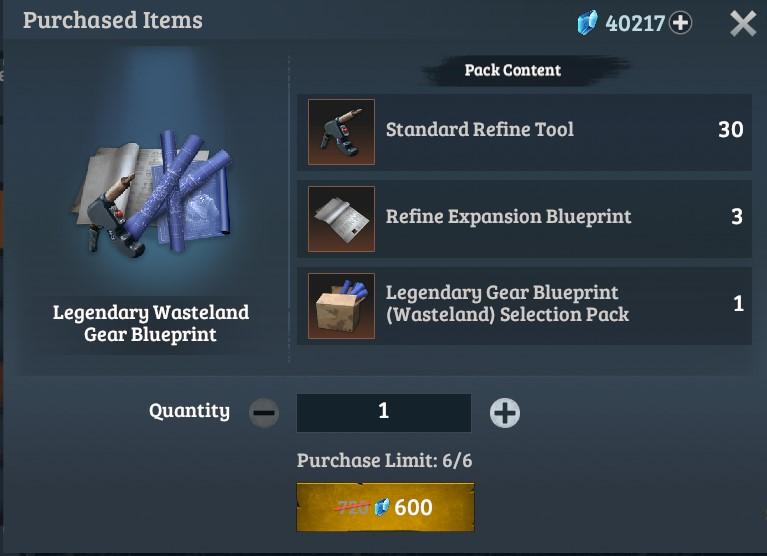
Task: Click the quantity input field
Action: tap(384, 412)
